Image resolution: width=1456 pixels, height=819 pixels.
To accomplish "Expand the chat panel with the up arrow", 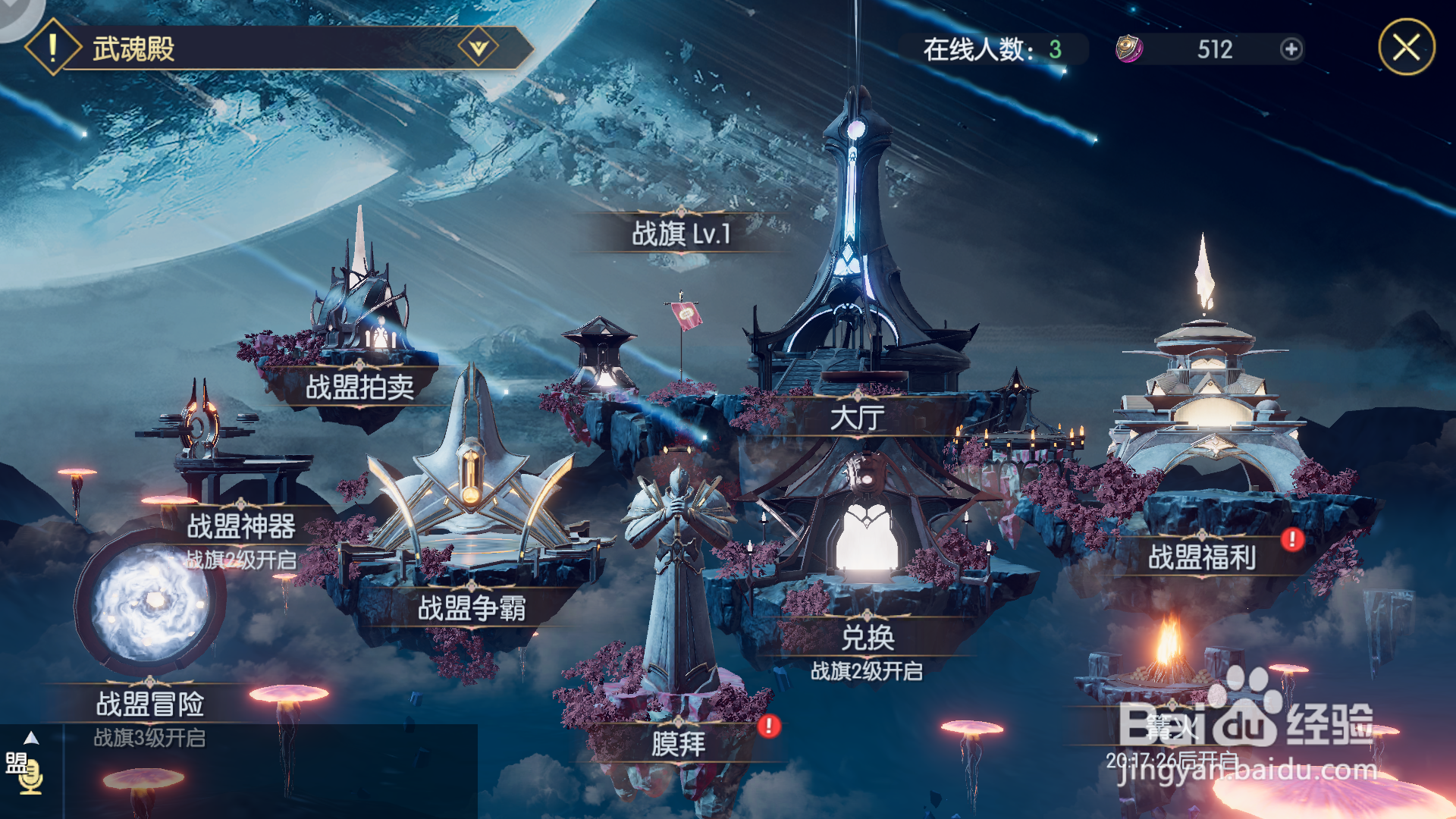I will point(31,738).
